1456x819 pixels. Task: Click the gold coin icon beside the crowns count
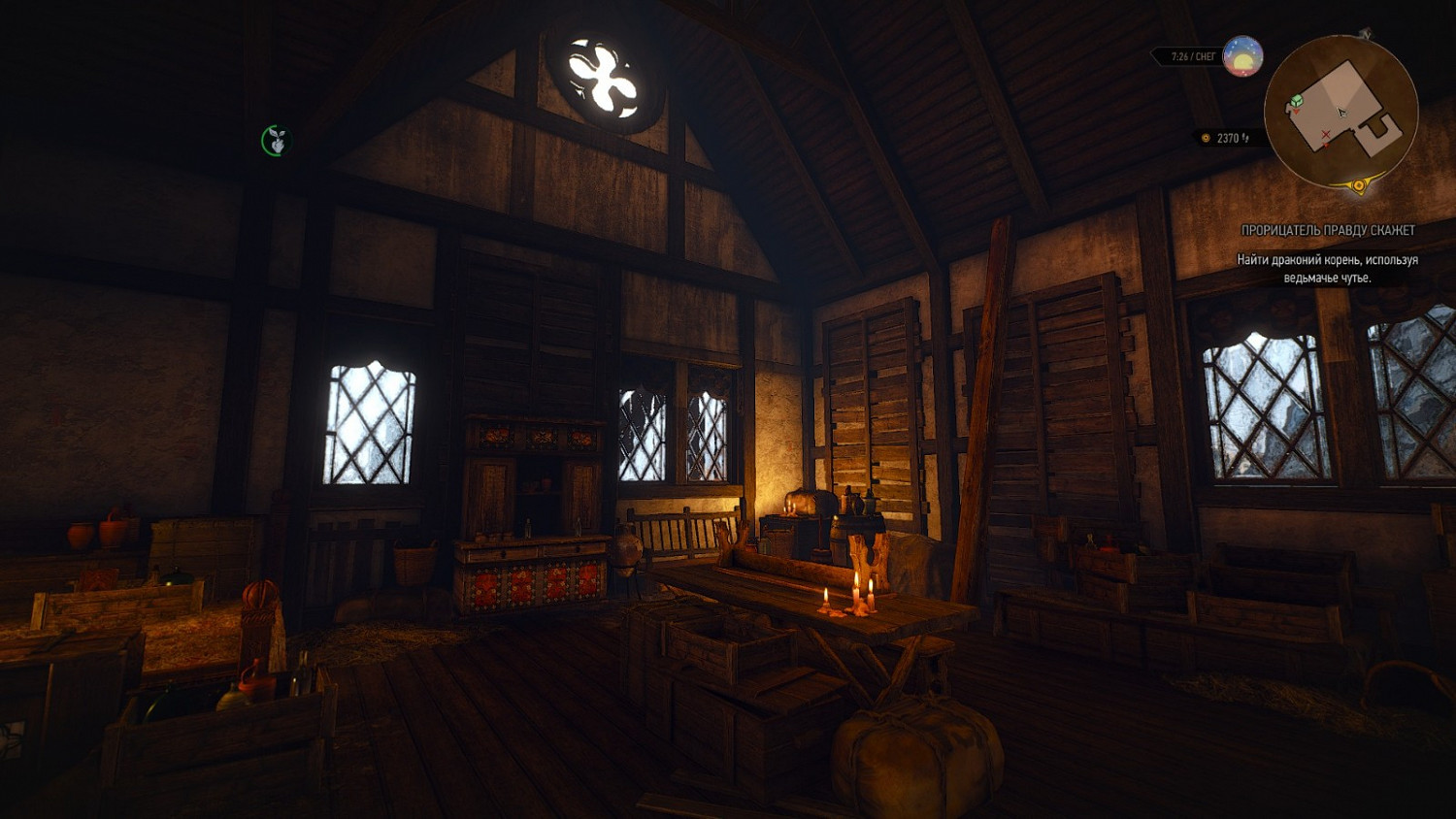[x=1205, y=138]
